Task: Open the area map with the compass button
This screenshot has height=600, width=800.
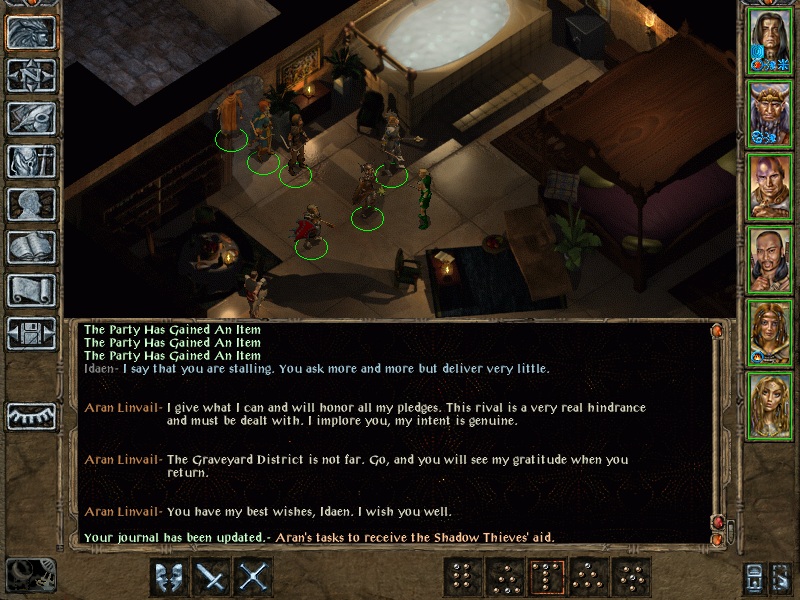Action: pyautogui.click(x=31, y=75)
